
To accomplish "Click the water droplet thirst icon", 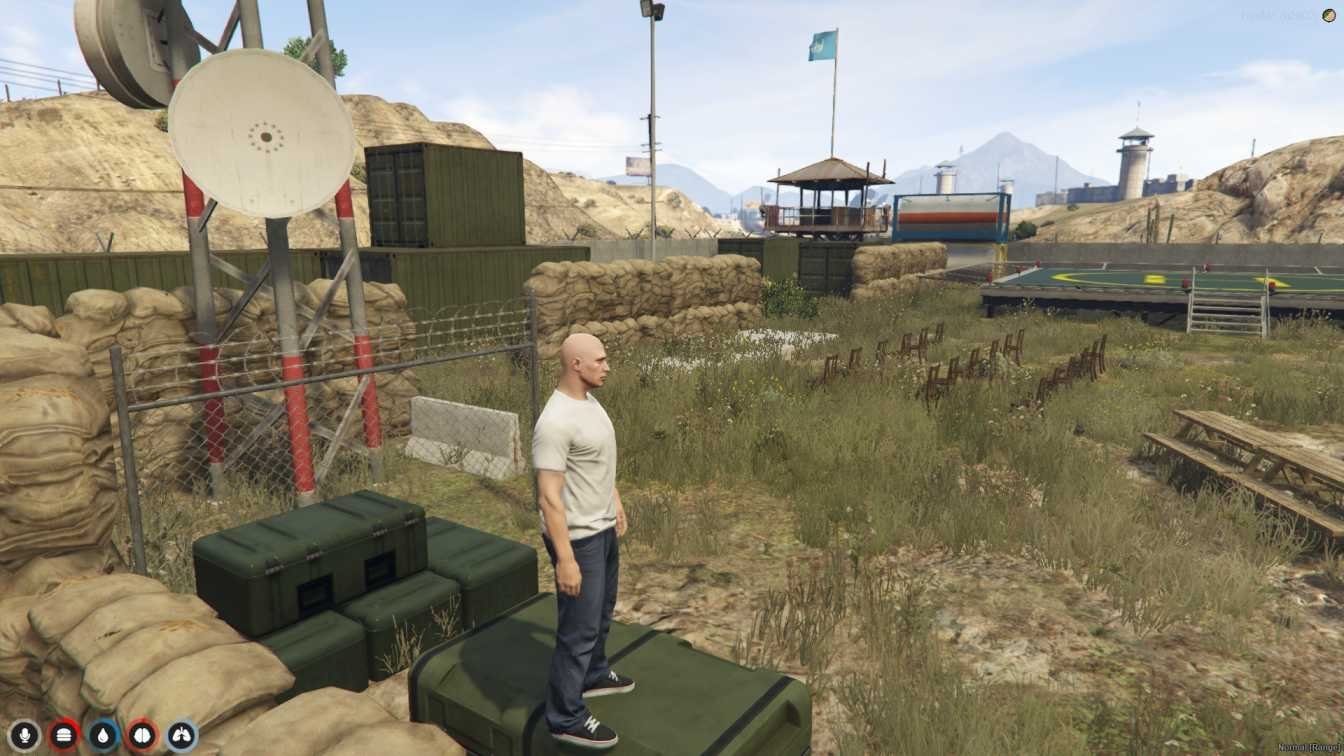I will tap(103, 736).
